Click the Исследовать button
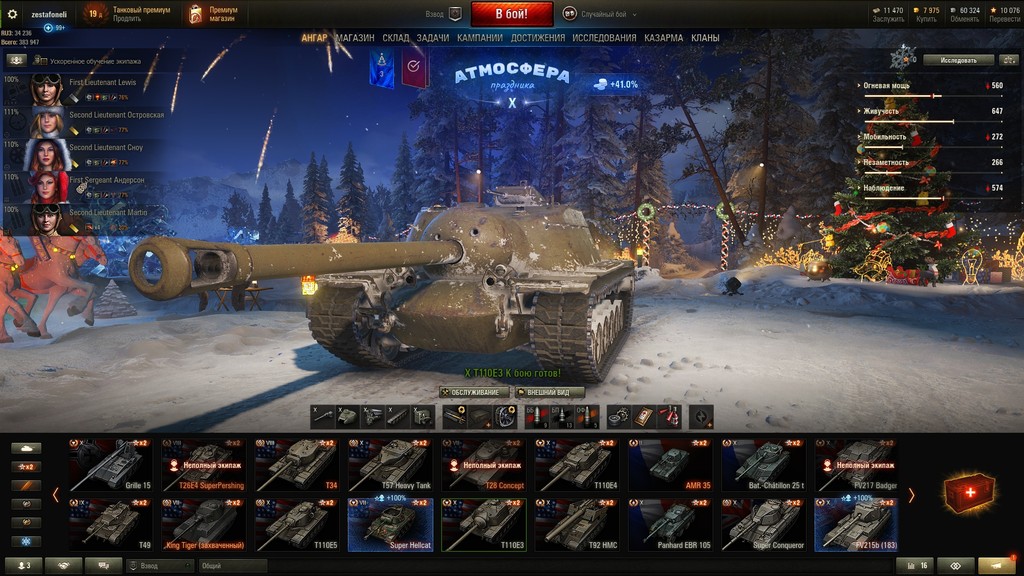This screenshot has height=576, width=1024. tap(958, 60)
